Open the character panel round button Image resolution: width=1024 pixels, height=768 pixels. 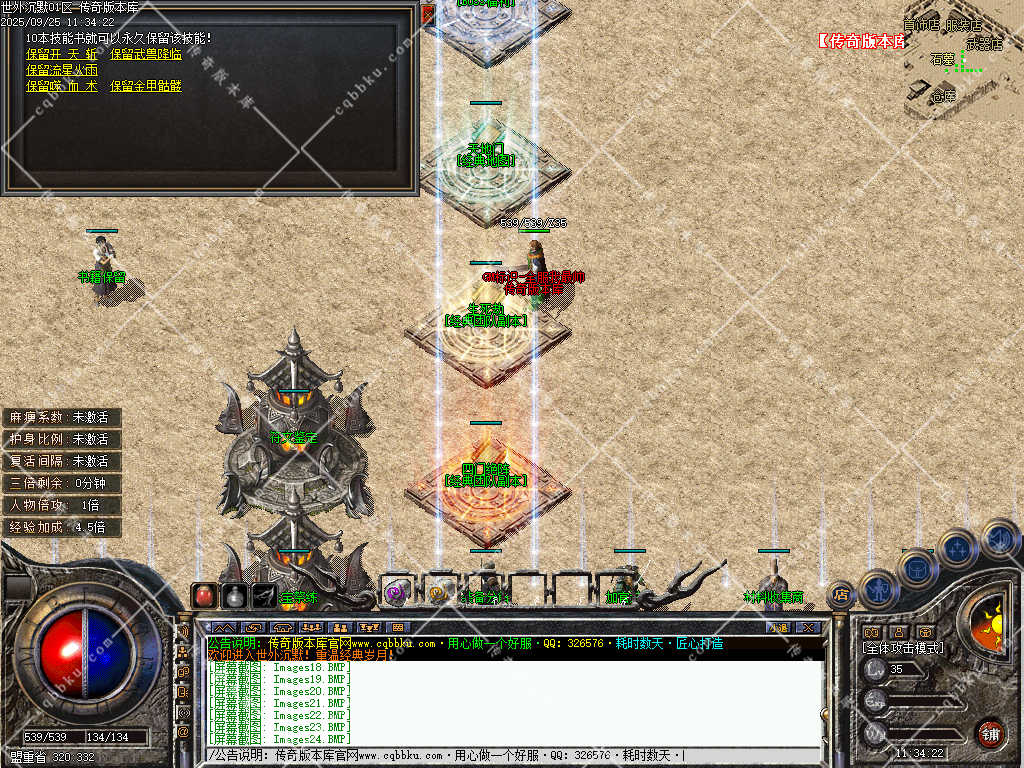click(x=876, y=587)
